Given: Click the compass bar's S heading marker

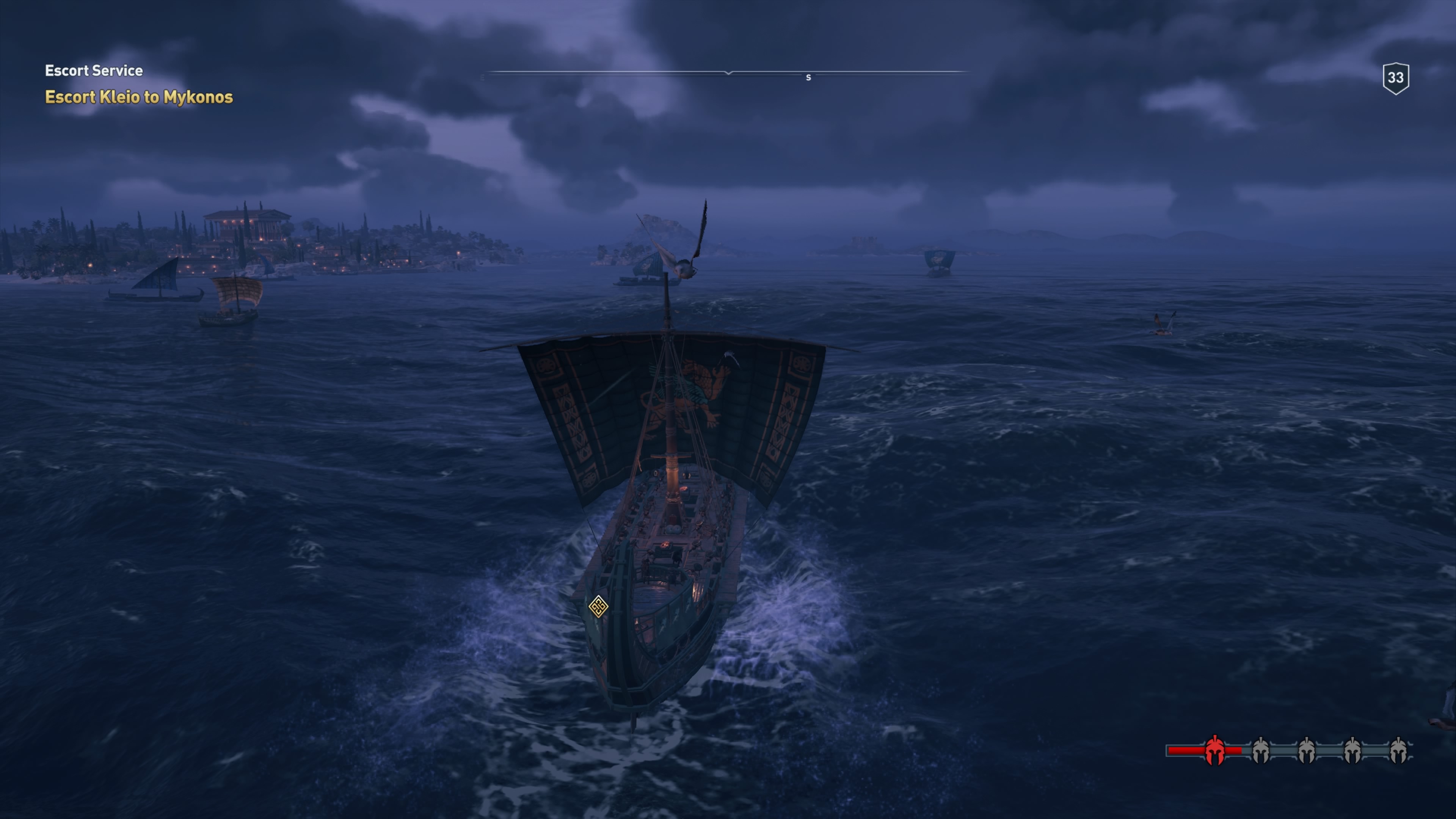Looking at the screenshot, I should coord(808,77).
